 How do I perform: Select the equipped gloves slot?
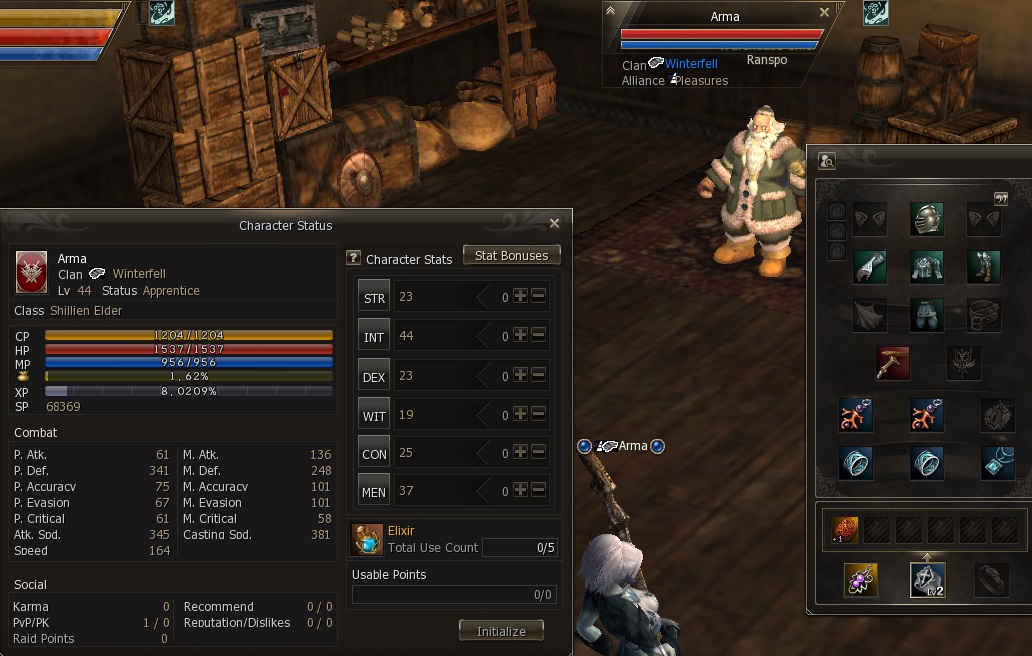(870, 267)
